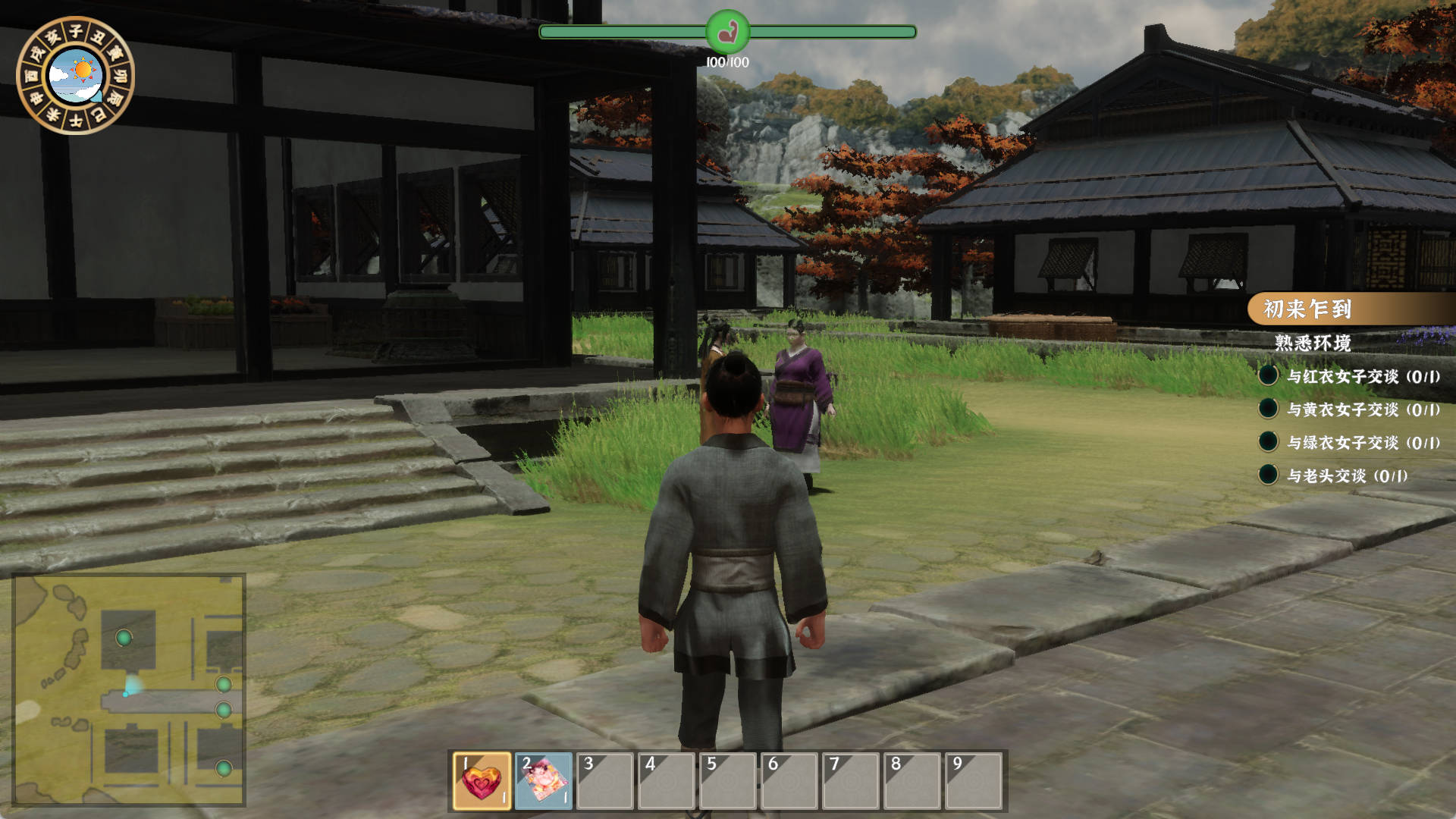This screenshot has height=819, width=1456.
Task: Open the 初来乍到 quest header
Action: coord(1307,309)
